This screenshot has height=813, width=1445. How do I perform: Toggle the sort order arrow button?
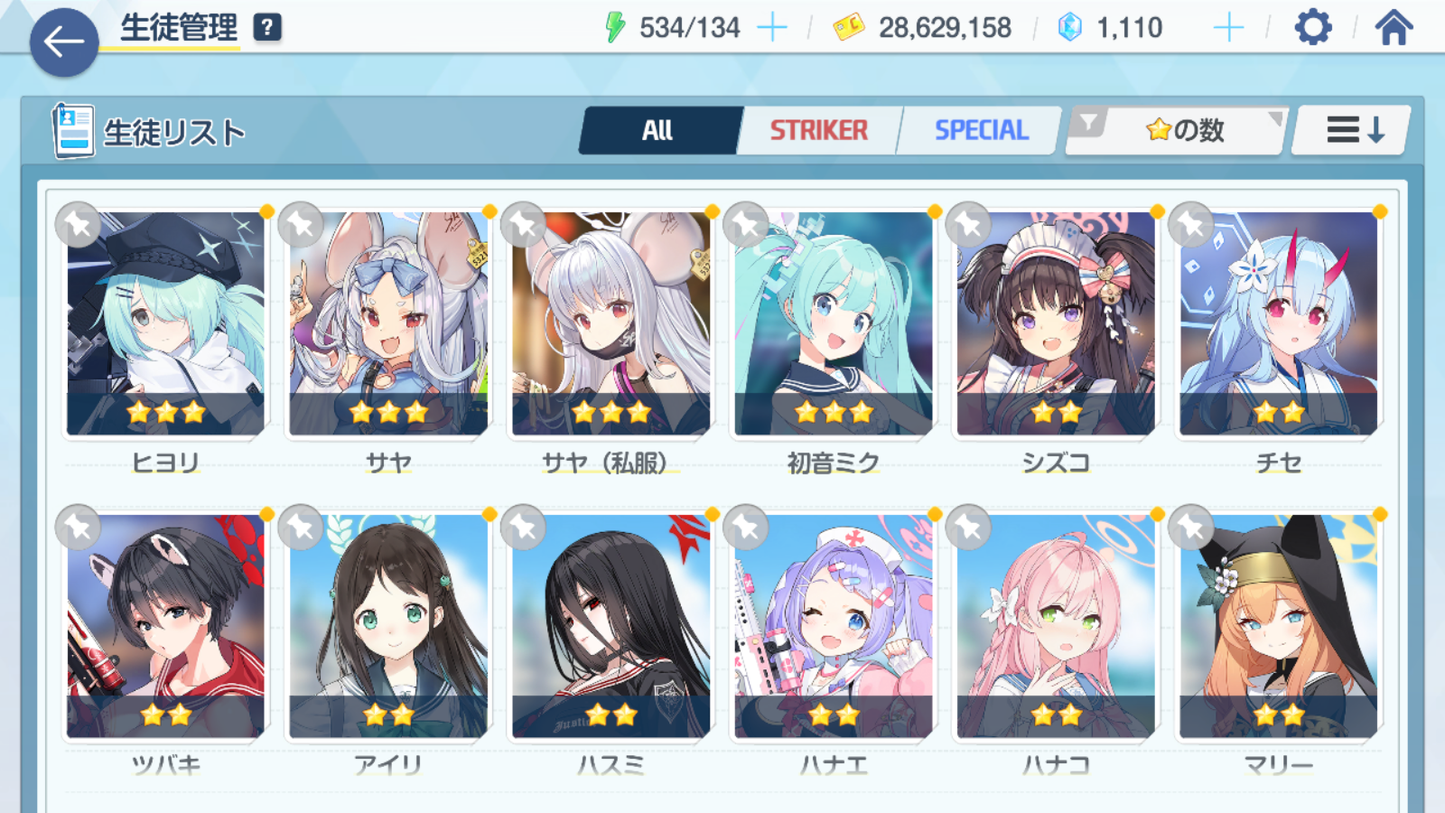(x=1353, y=131)
